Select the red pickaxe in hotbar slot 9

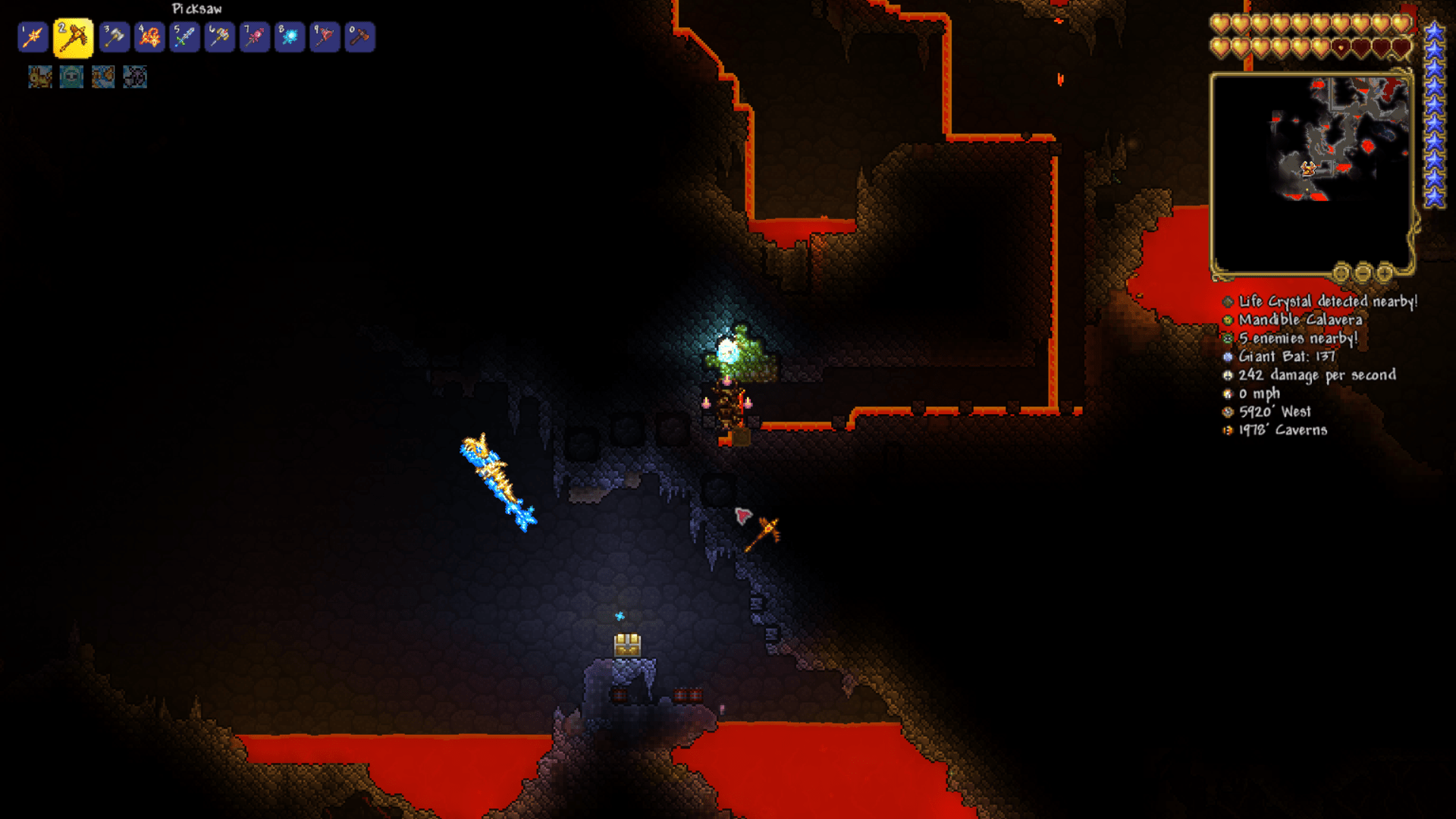pyautogui.click(x=324, y=36)
